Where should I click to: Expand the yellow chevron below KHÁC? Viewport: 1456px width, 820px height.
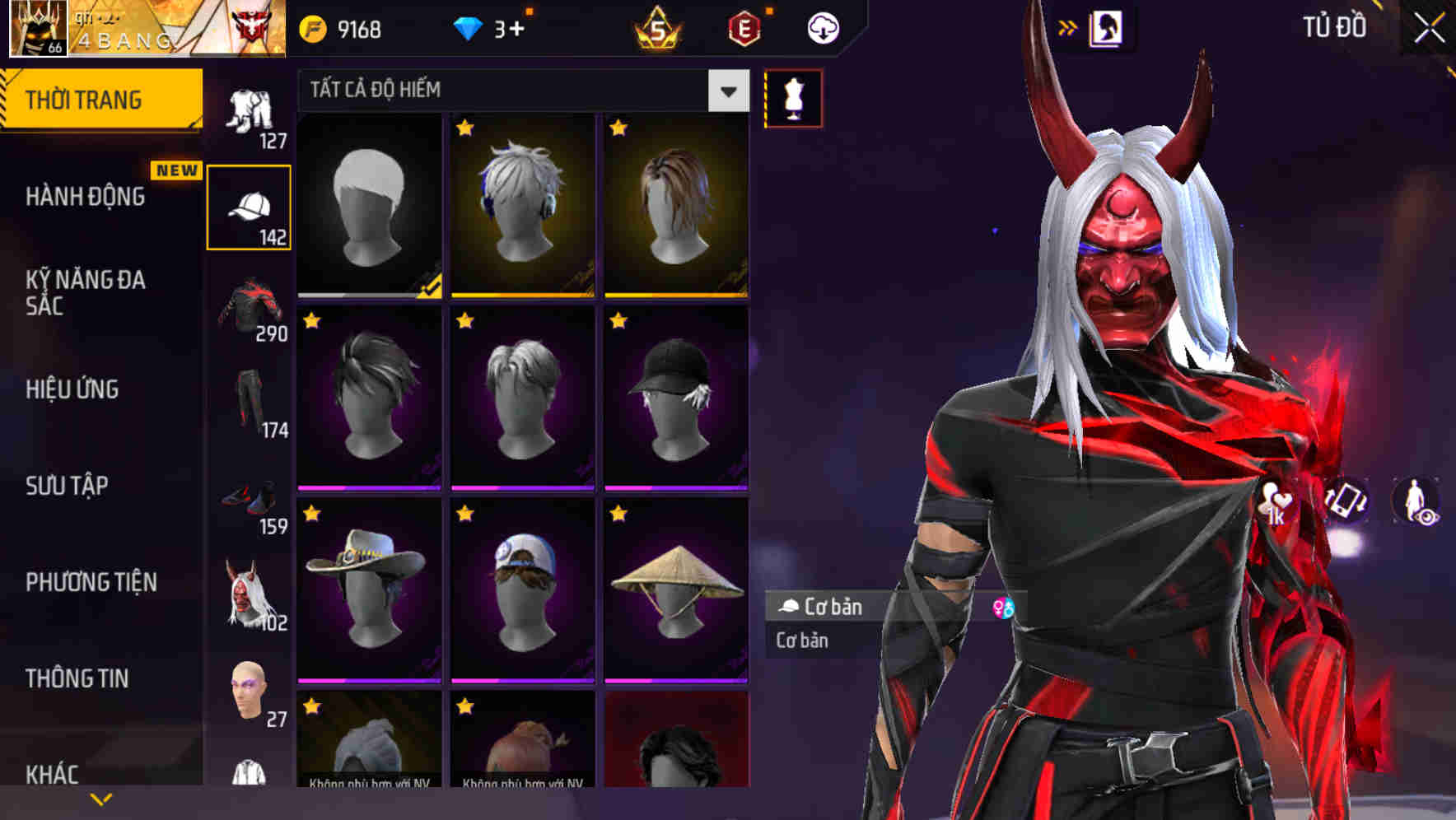[100, 799]
